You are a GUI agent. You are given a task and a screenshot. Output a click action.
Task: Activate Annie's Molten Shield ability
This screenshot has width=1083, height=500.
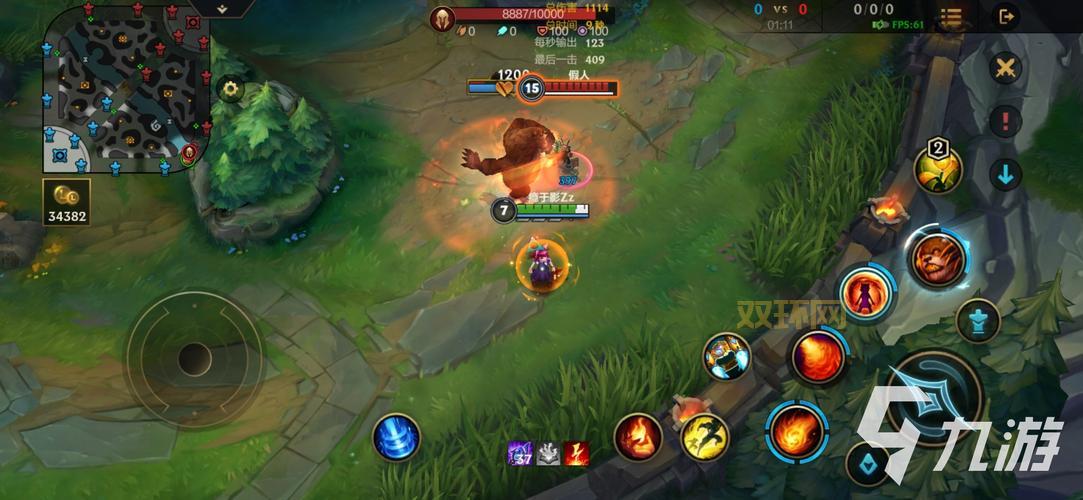tap(864, 293)
